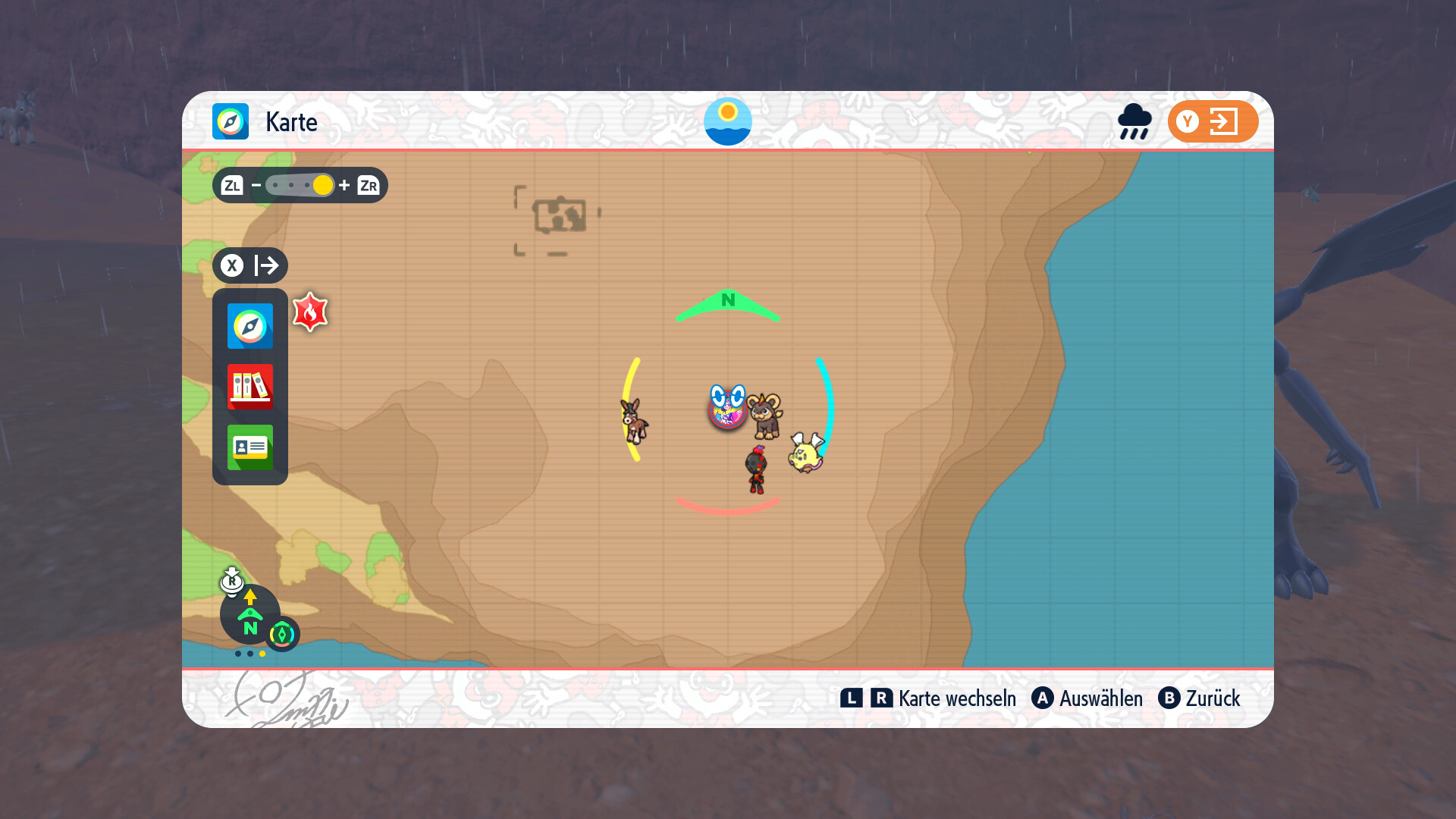The width and height of the screenshot is (1456, 819).
Task: Open the trainer profile card app
Action: [249, 447]
